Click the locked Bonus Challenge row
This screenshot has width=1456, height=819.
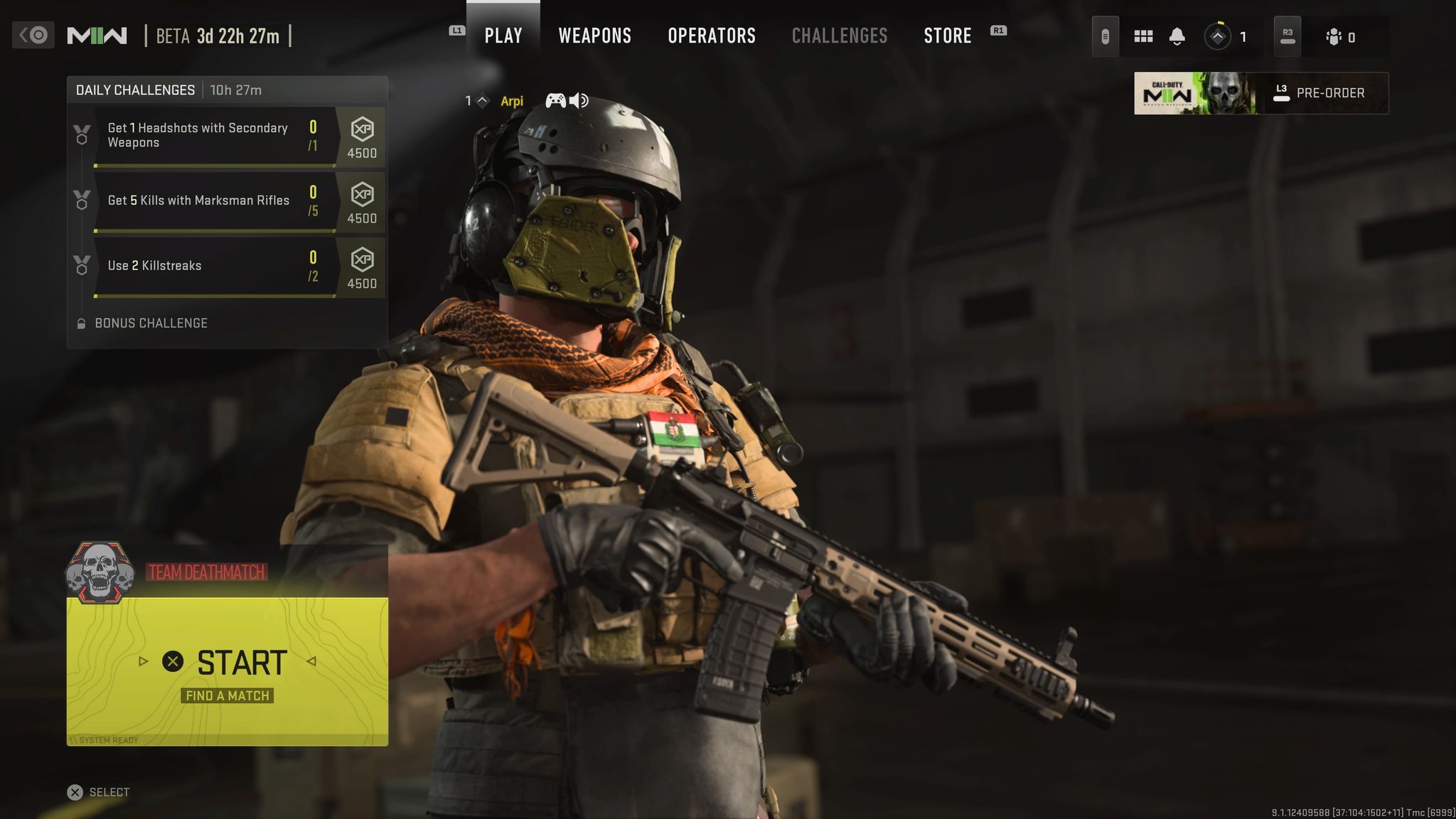click(x=151, y=323)
